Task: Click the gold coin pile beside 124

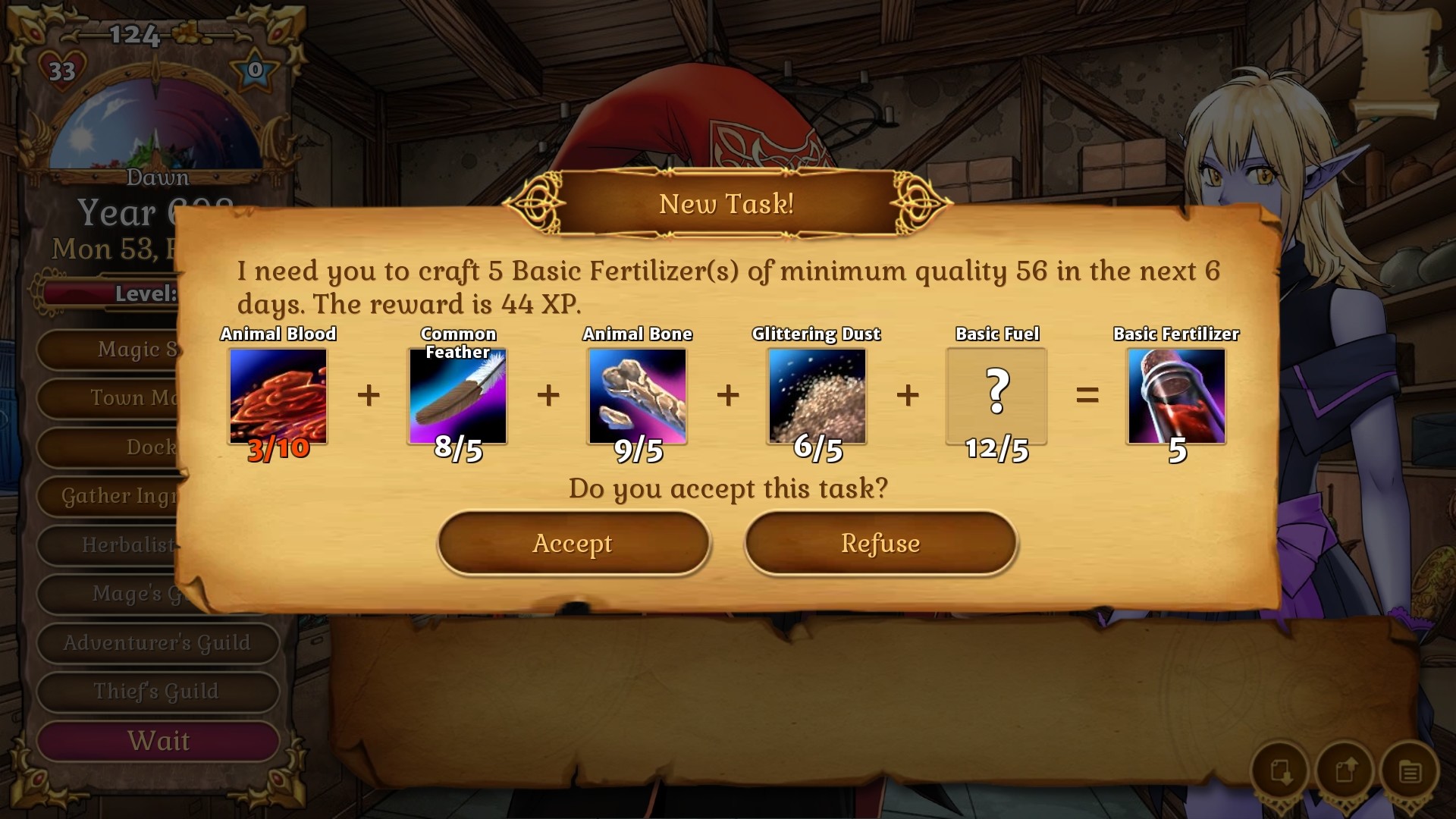Action: click(184, 33)
